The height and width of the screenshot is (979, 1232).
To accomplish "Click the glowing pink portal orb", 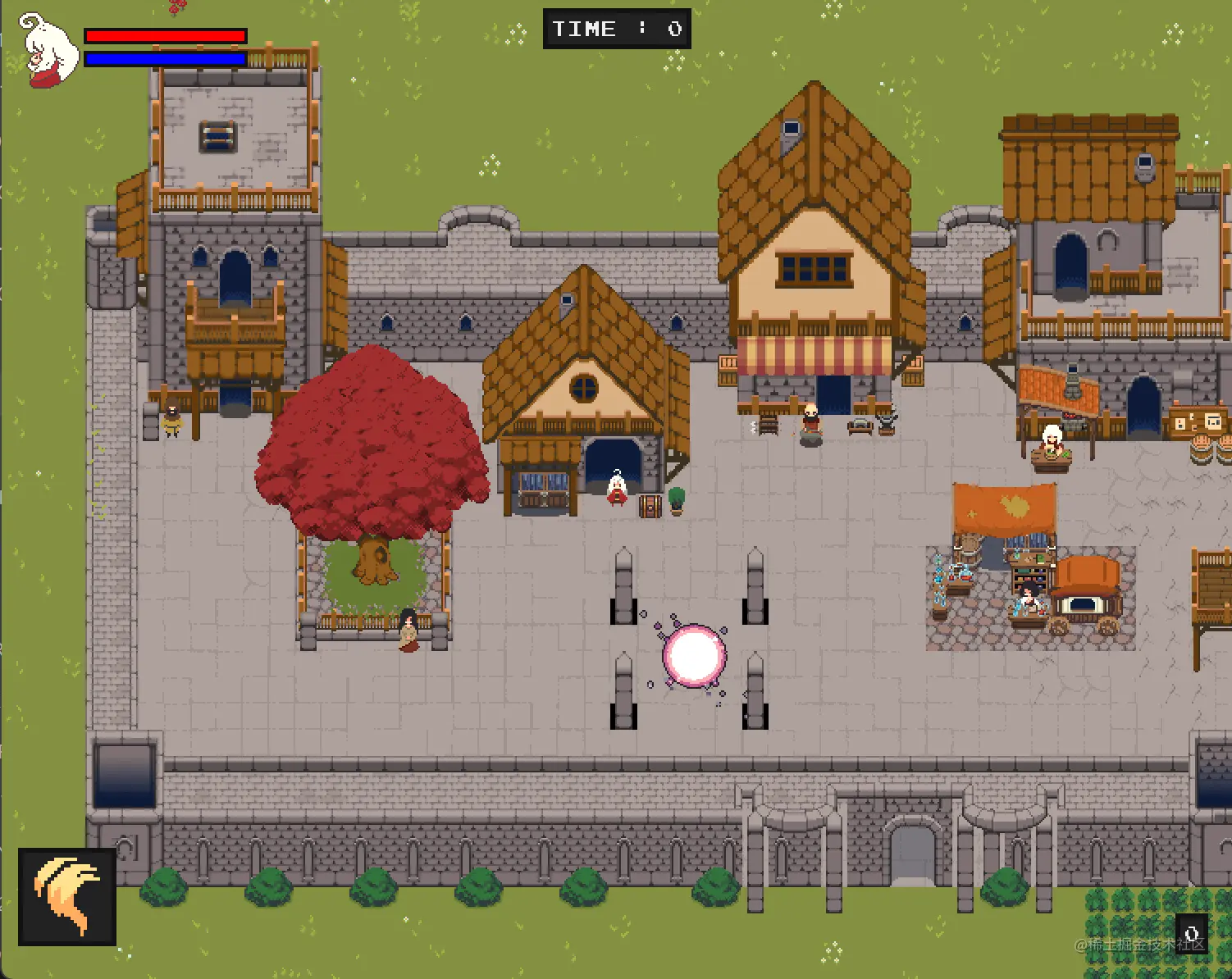I will point(695,656).
